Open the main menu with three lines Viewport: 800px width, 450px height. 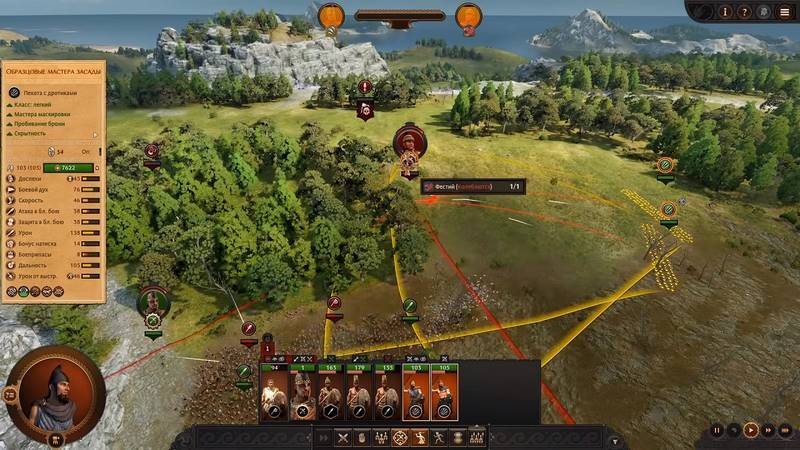pos(783,12)
